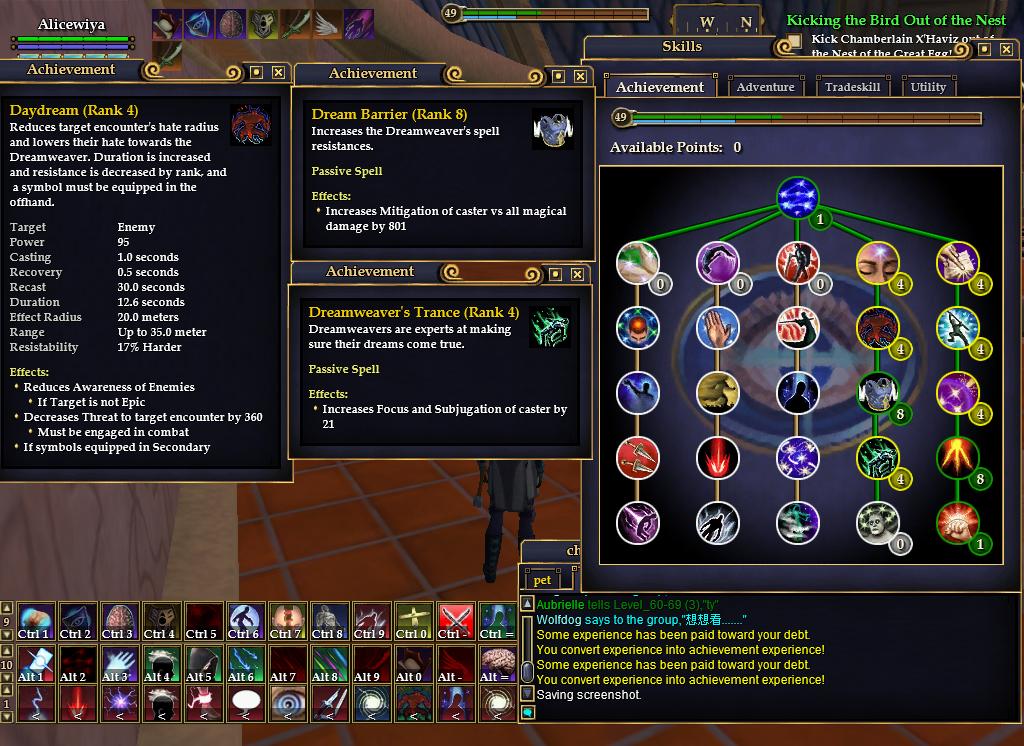Open the Tradeskill tab
Screen dimensions: 1024x746
852,87
